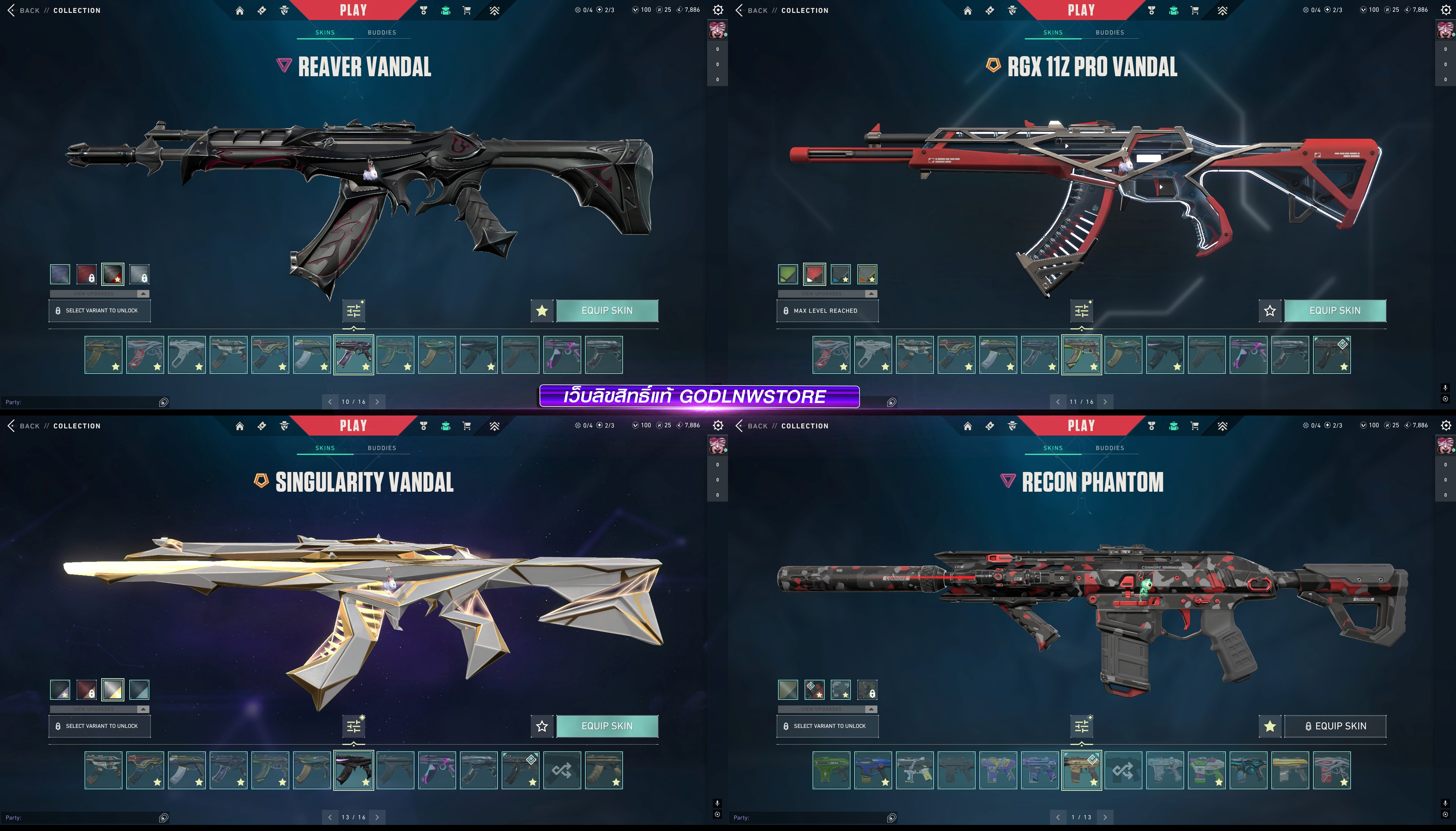This screenshot has height=831, width=1456.
Task: Go to the previous page from 13 / 16
Action: click(x=330, y=817)
